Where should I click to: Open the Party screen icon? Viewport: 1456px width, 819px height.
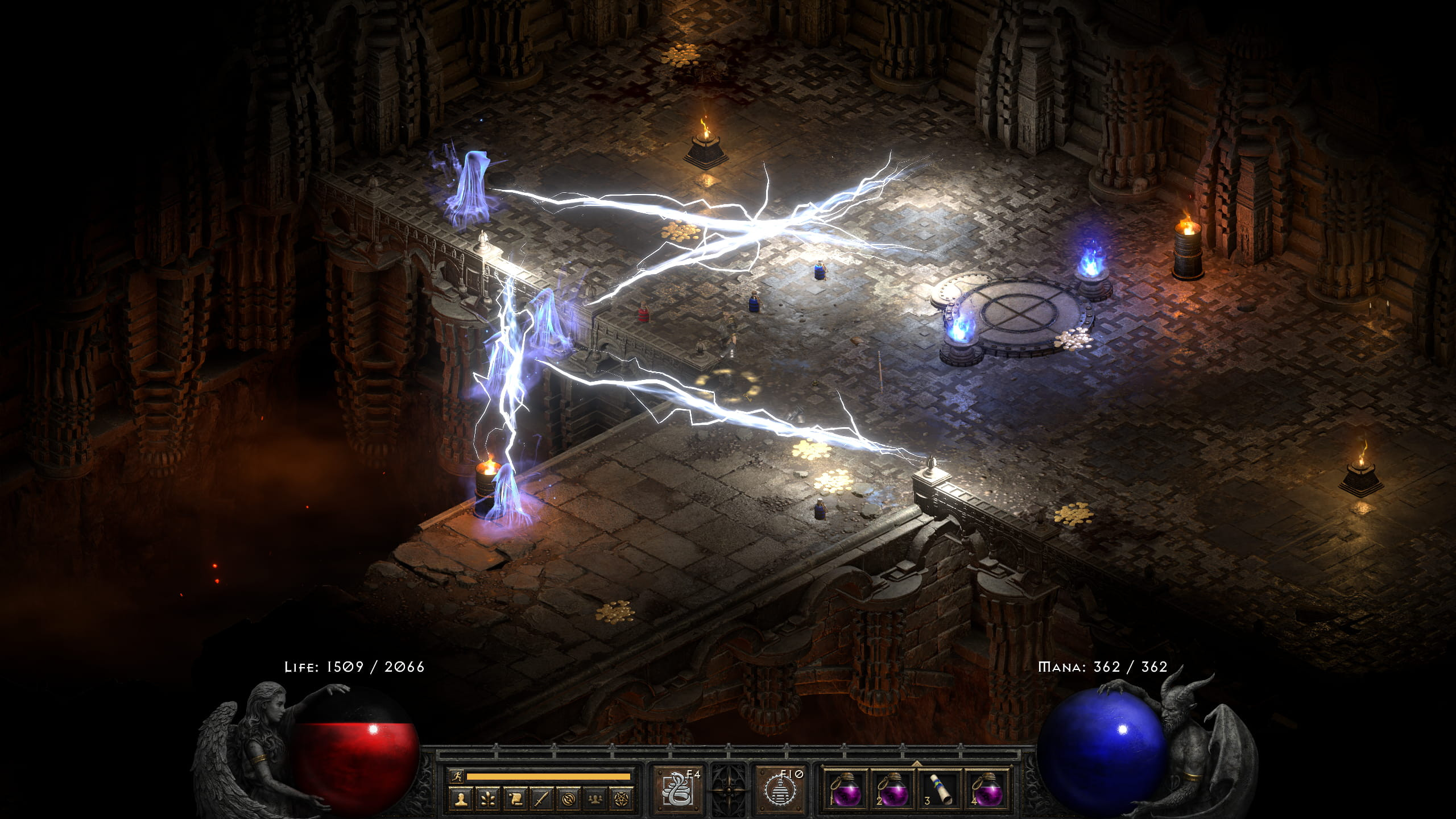coord(597,799)
